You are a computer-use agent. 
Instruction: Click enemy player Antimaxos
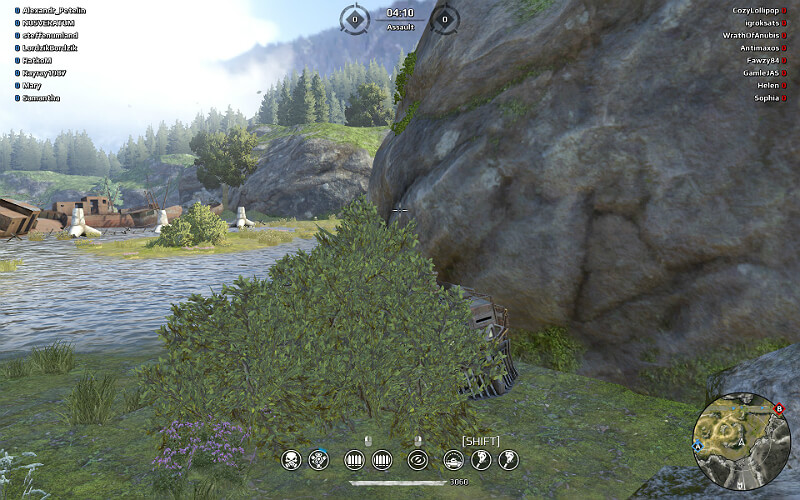click(x=759, y=48)
